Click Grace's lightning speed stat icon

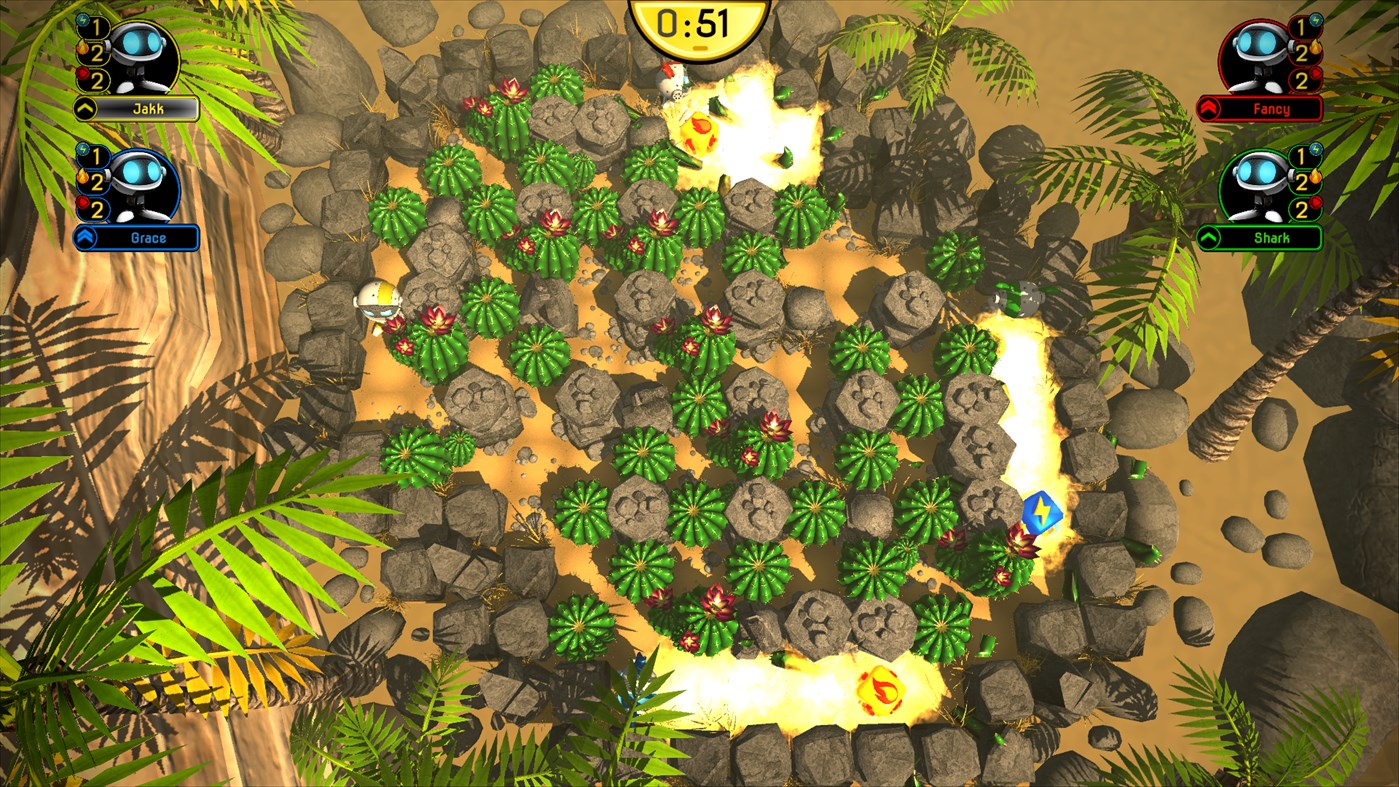tap(82, 150)
